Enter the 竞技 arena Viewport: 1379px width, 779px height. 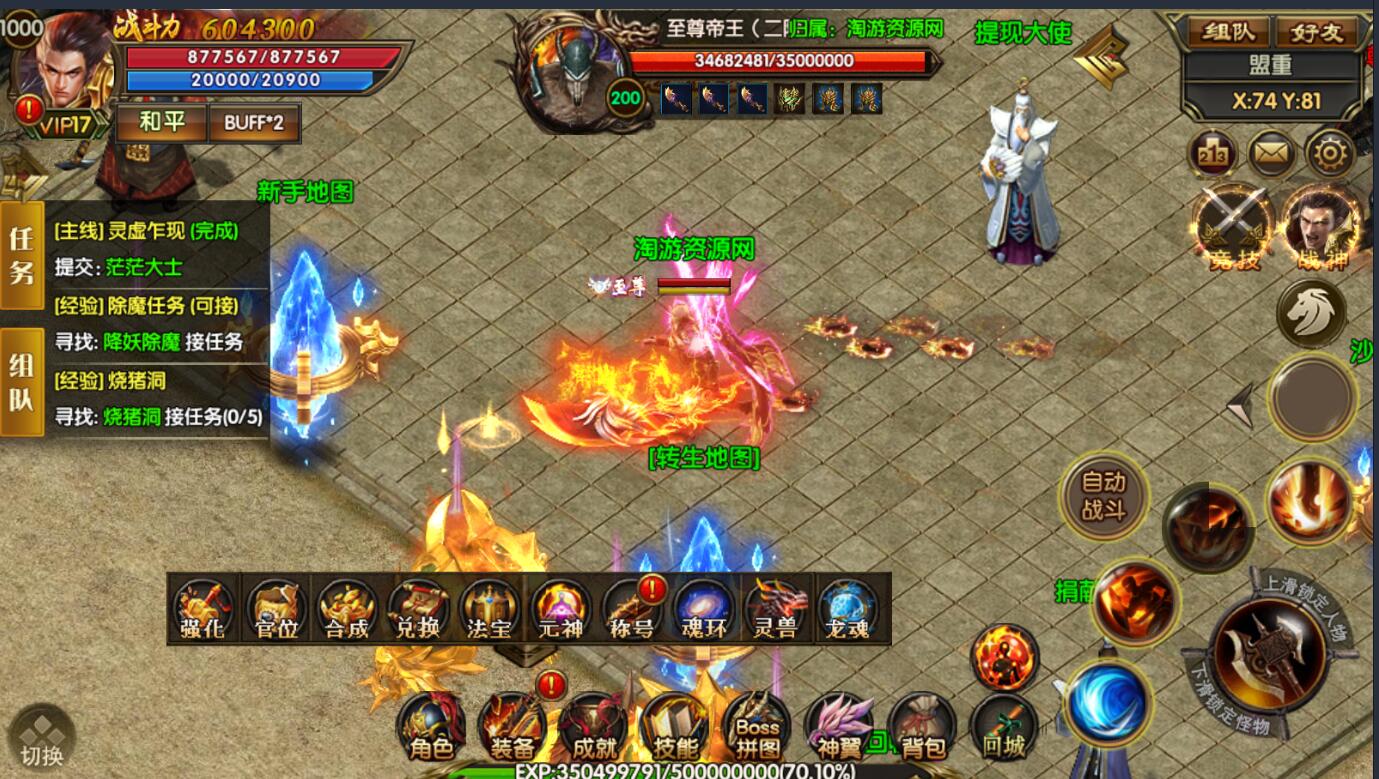(1233, 226)
